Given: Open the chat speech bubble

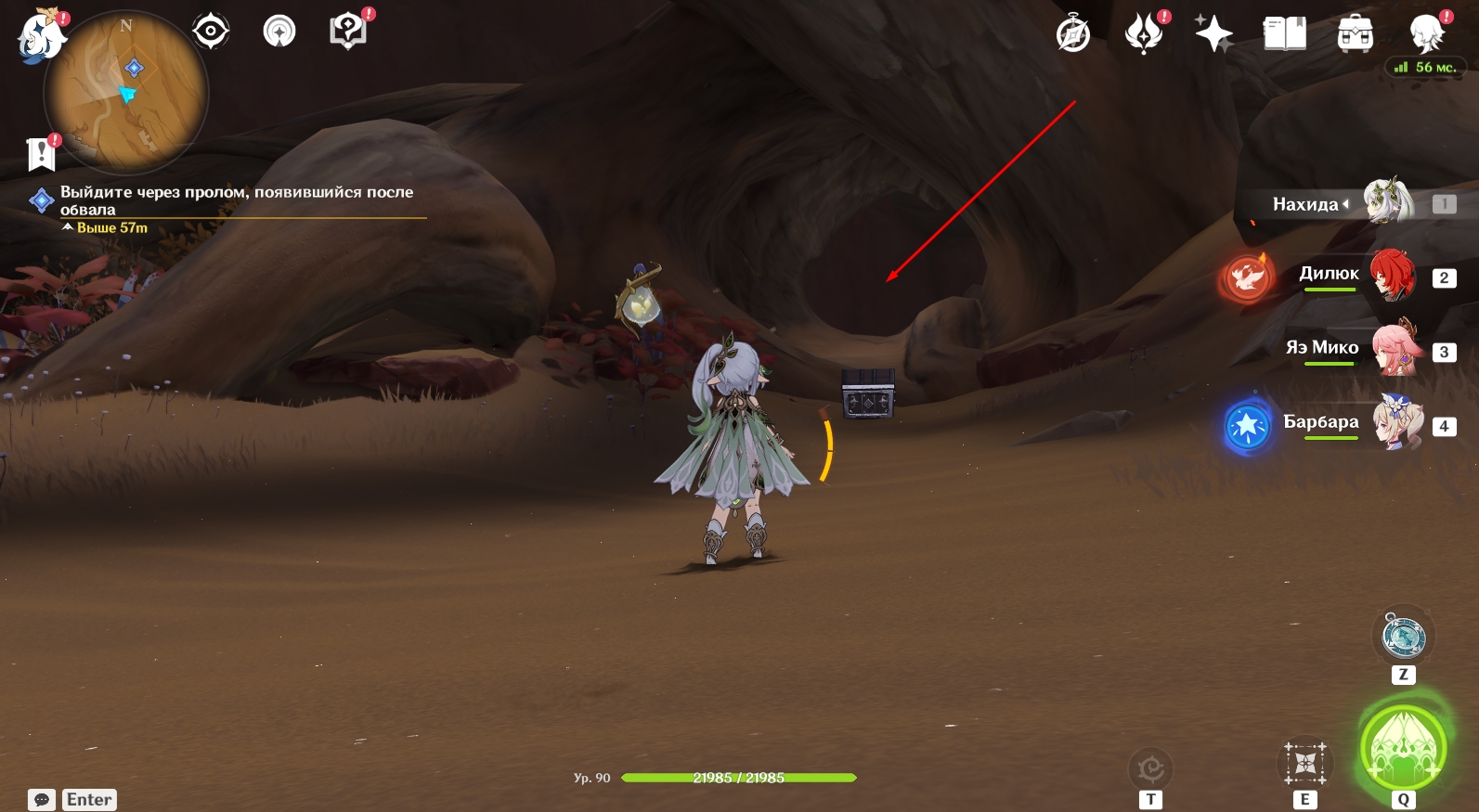Looking at the screenshot, I should click(42, 800).
